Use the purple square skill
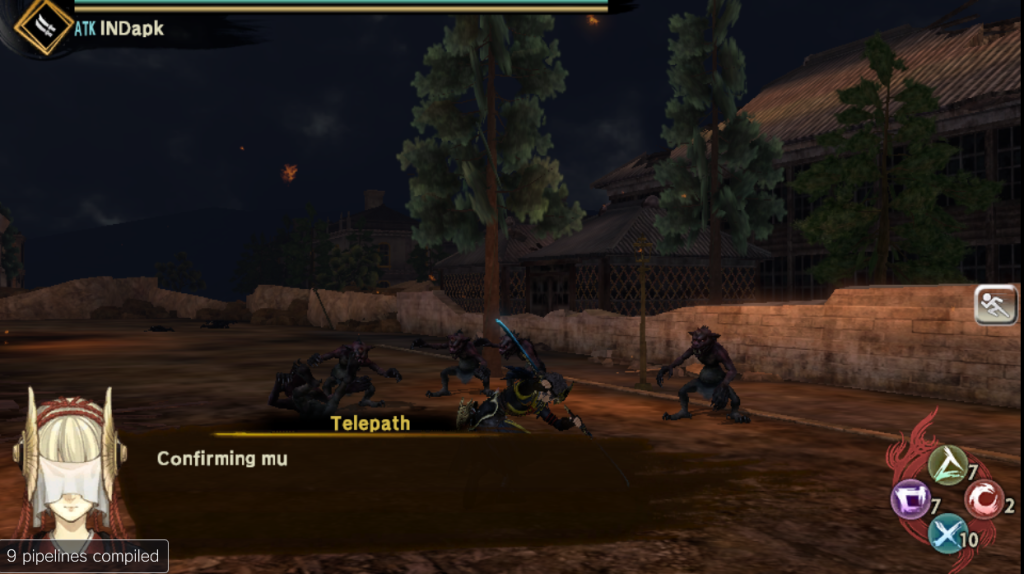 910,499
